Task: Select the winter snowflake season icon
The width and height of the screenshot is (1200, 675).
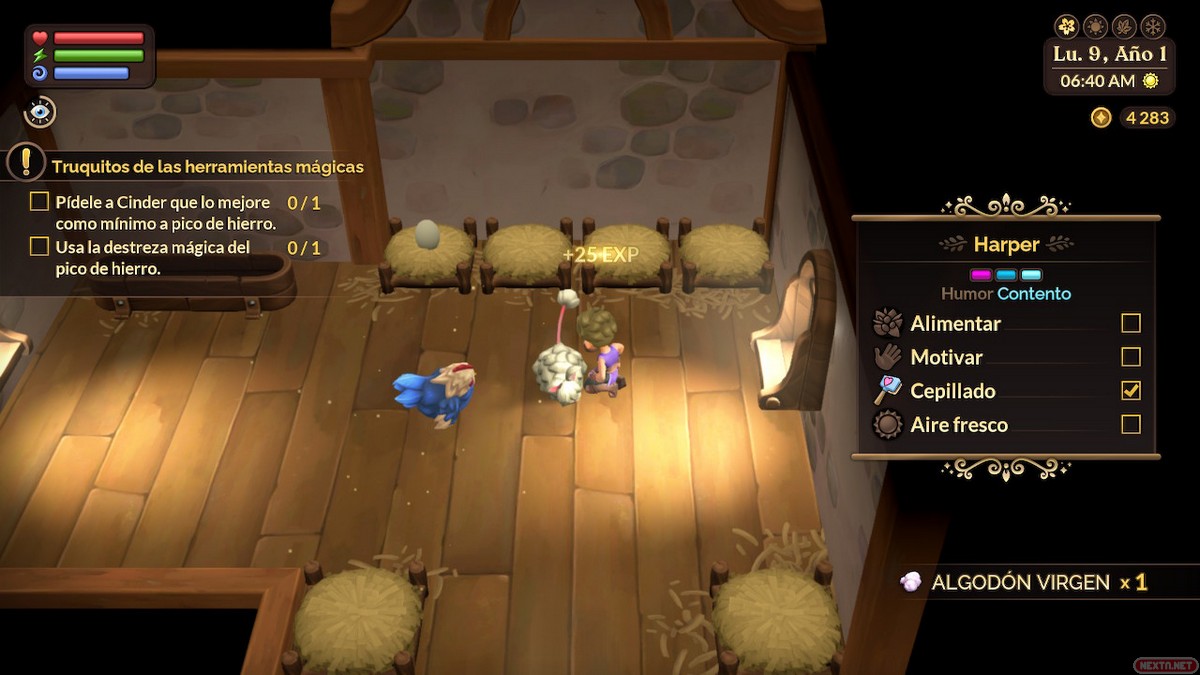Action: click(1152, 26)
